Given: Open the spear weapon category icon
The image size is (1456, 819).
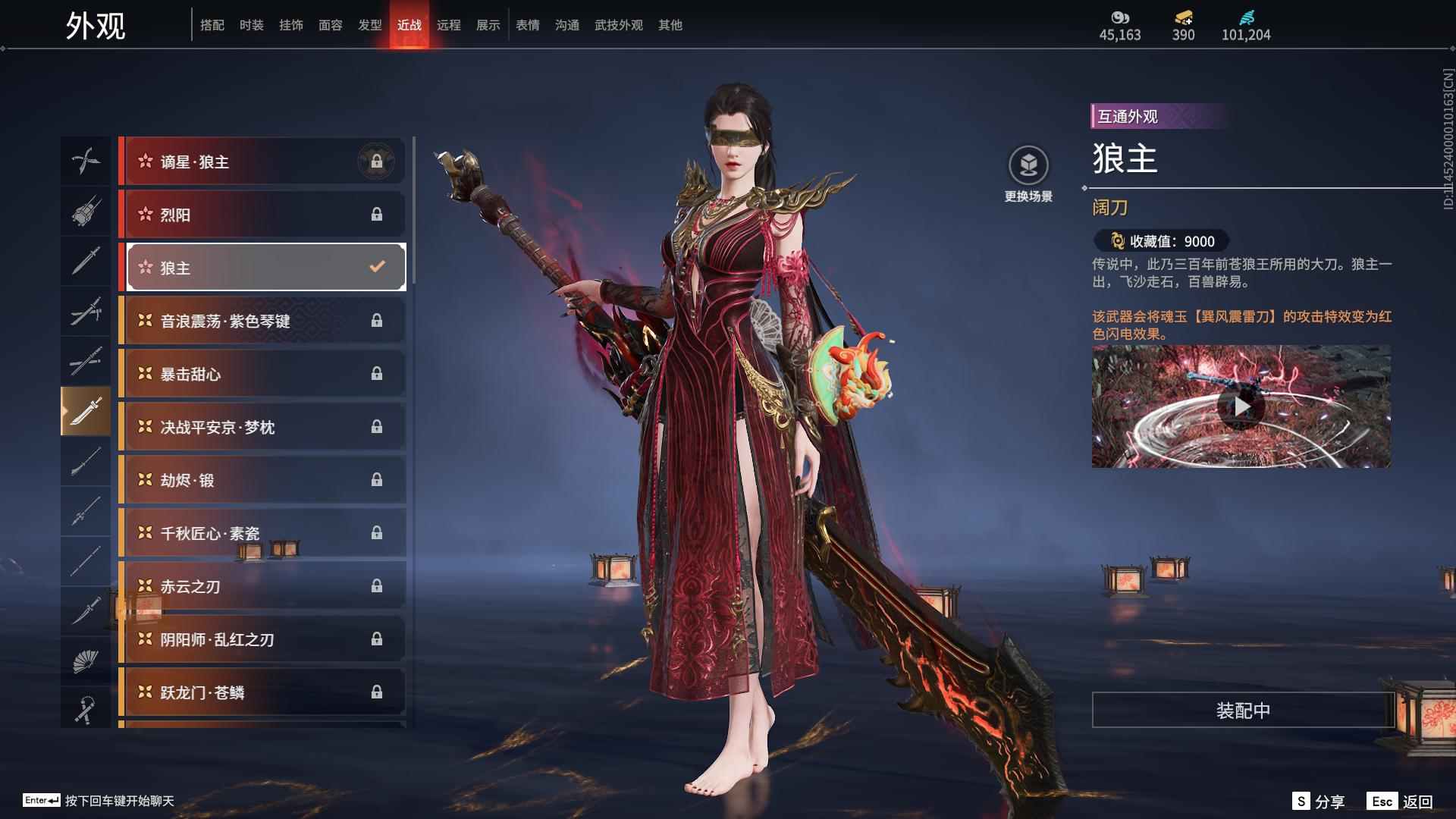Looking at the screenshot, I should (86, 512).
